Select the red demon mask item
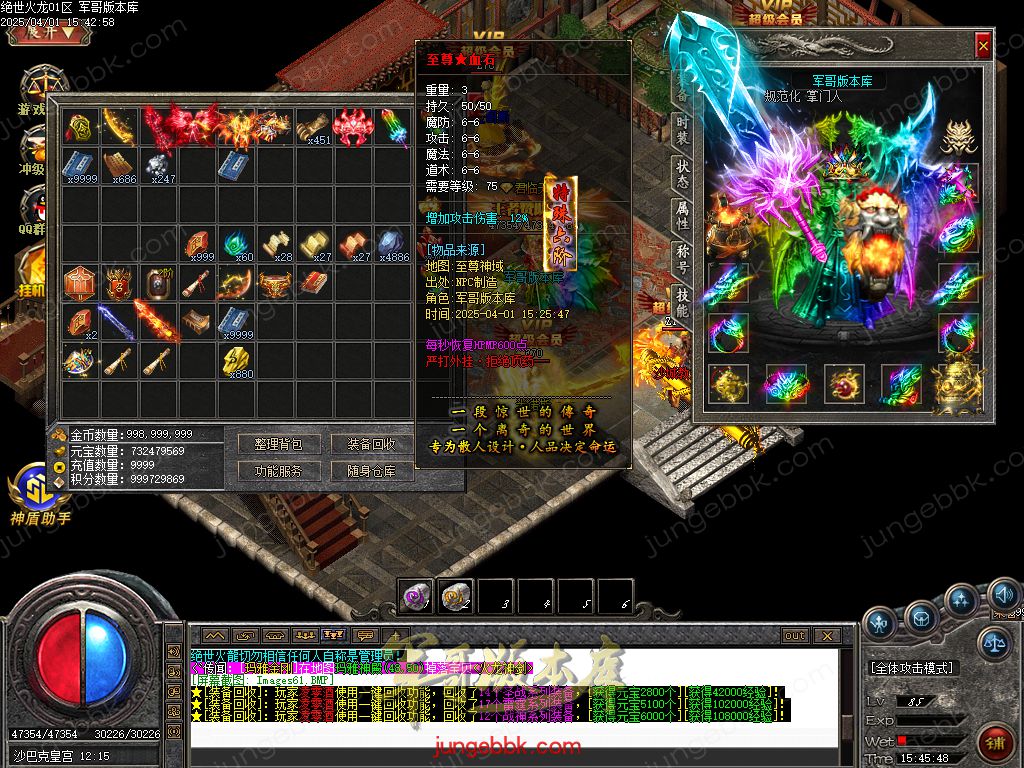 click(x=351, y=127)
